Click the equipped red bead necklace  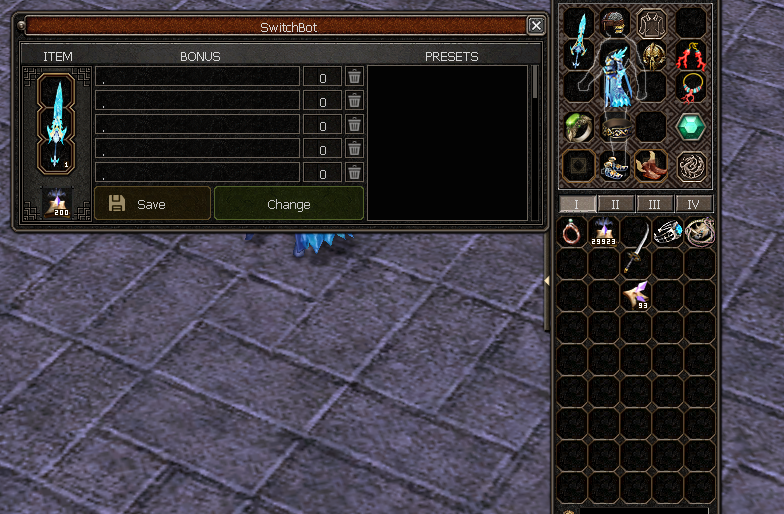[690, 88]
